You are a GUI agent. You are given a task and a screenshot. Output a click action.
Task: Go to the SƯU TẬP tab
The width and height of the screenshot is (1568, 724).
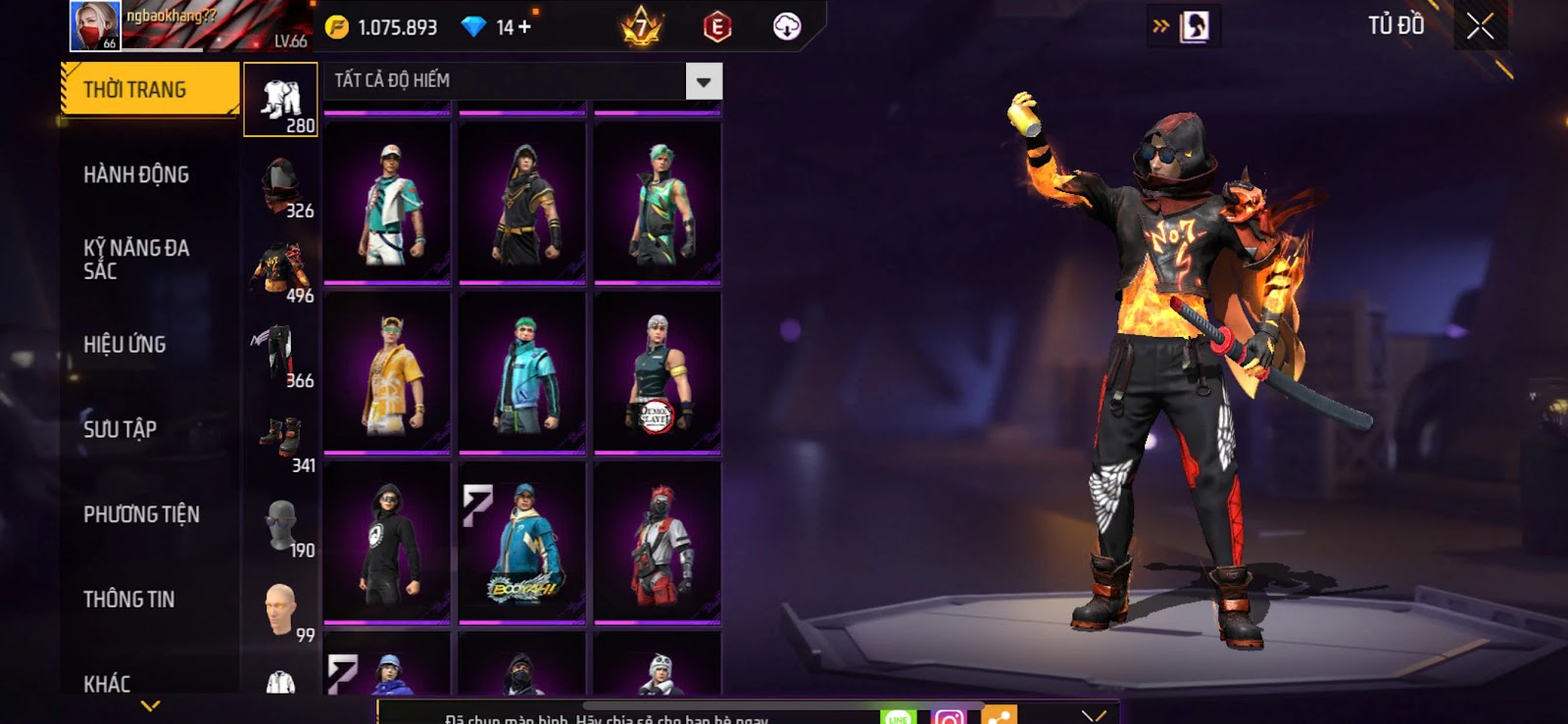120,429
